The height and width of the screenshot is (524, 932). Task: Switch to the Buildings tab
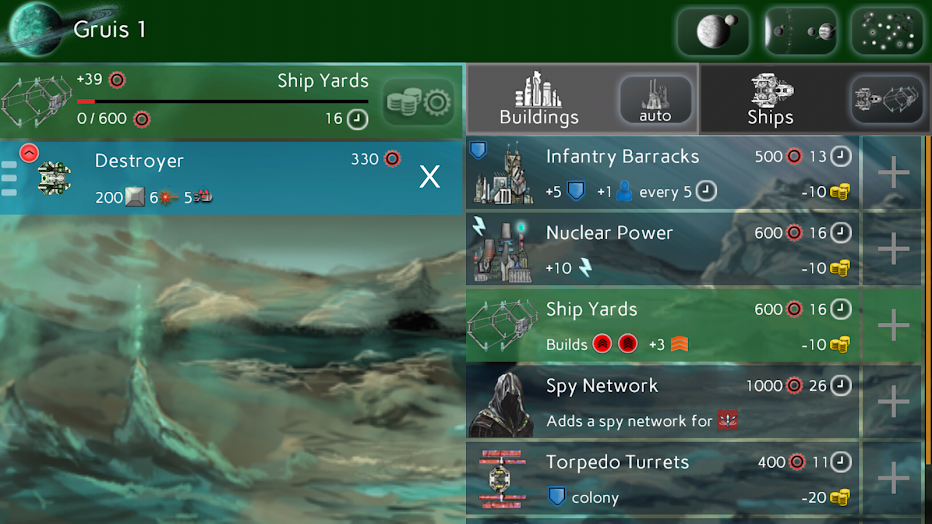(x=540, y=100)
